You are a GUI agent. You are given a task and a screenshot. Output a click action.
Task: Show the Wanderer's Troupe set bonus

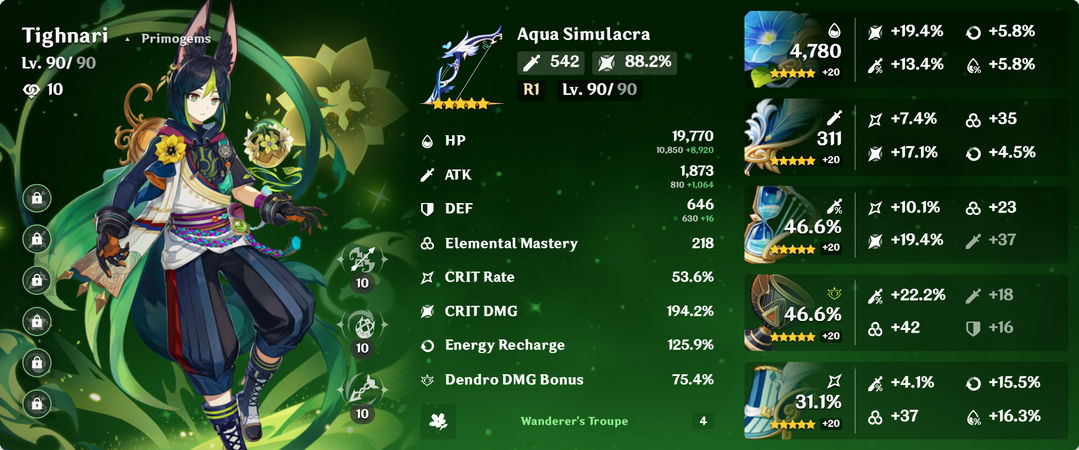click(x=574, y=421)
